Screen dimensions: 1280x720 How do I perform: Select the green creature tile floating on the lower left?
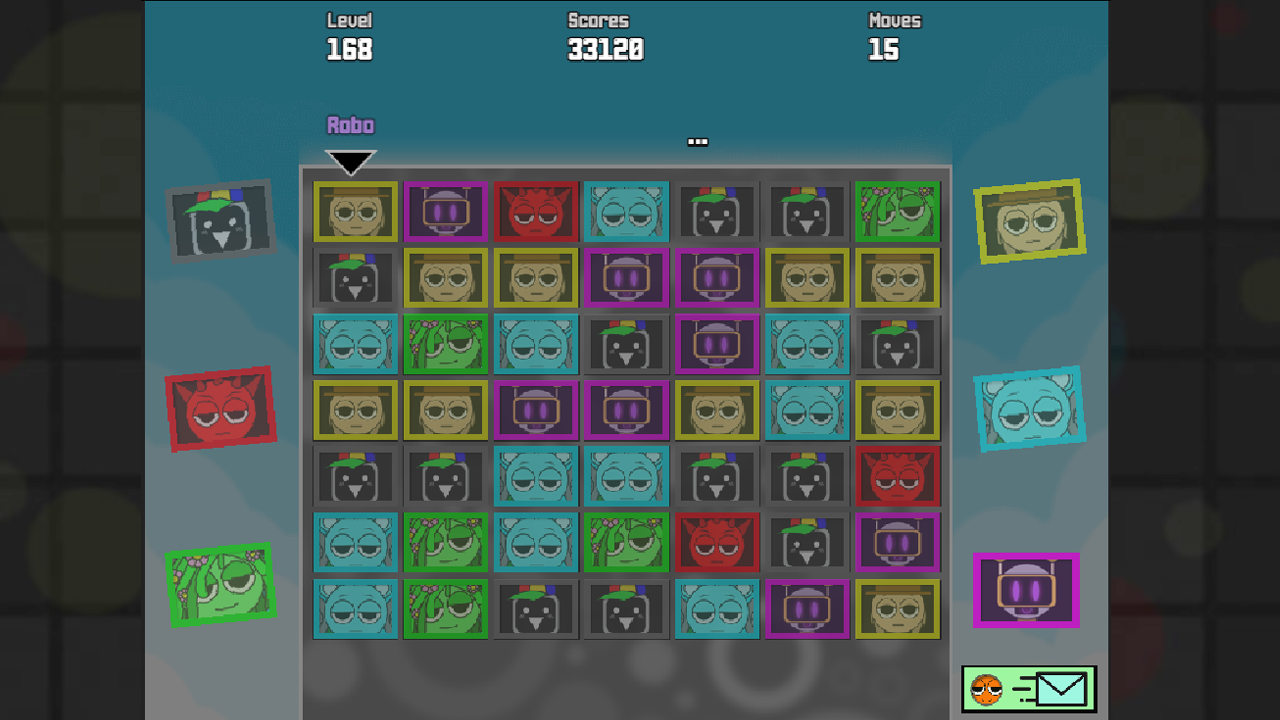pos(222,585)
